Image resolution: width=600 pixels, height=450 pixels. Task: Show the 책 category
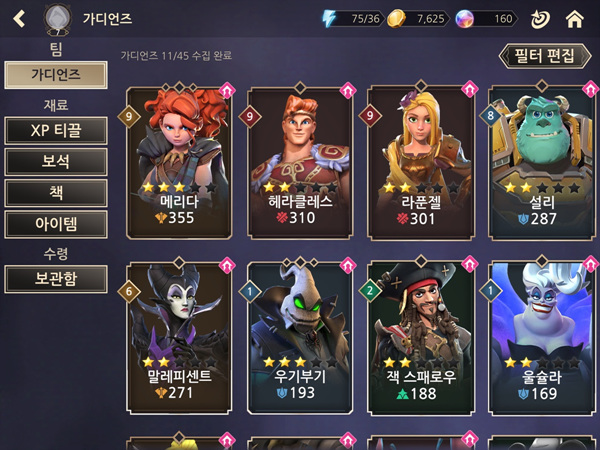point(55,193)
